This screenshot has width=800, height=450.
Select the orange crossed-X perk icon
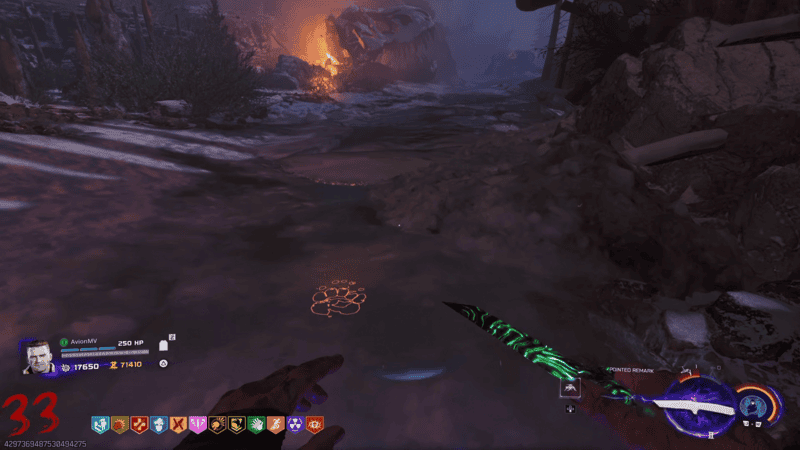tap(178, 424)
